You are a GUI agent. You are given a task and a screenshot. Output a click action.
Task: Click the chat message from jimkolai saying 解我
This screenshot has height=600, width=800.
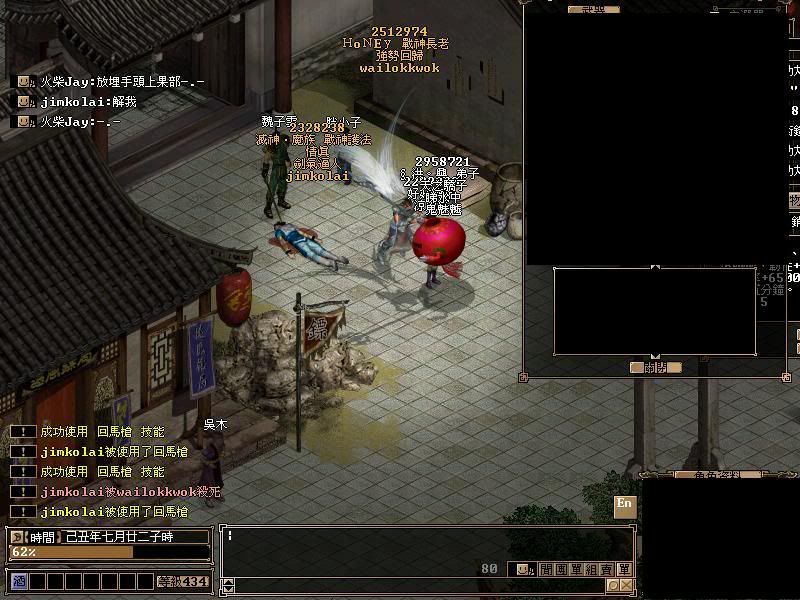click(88, 101)
